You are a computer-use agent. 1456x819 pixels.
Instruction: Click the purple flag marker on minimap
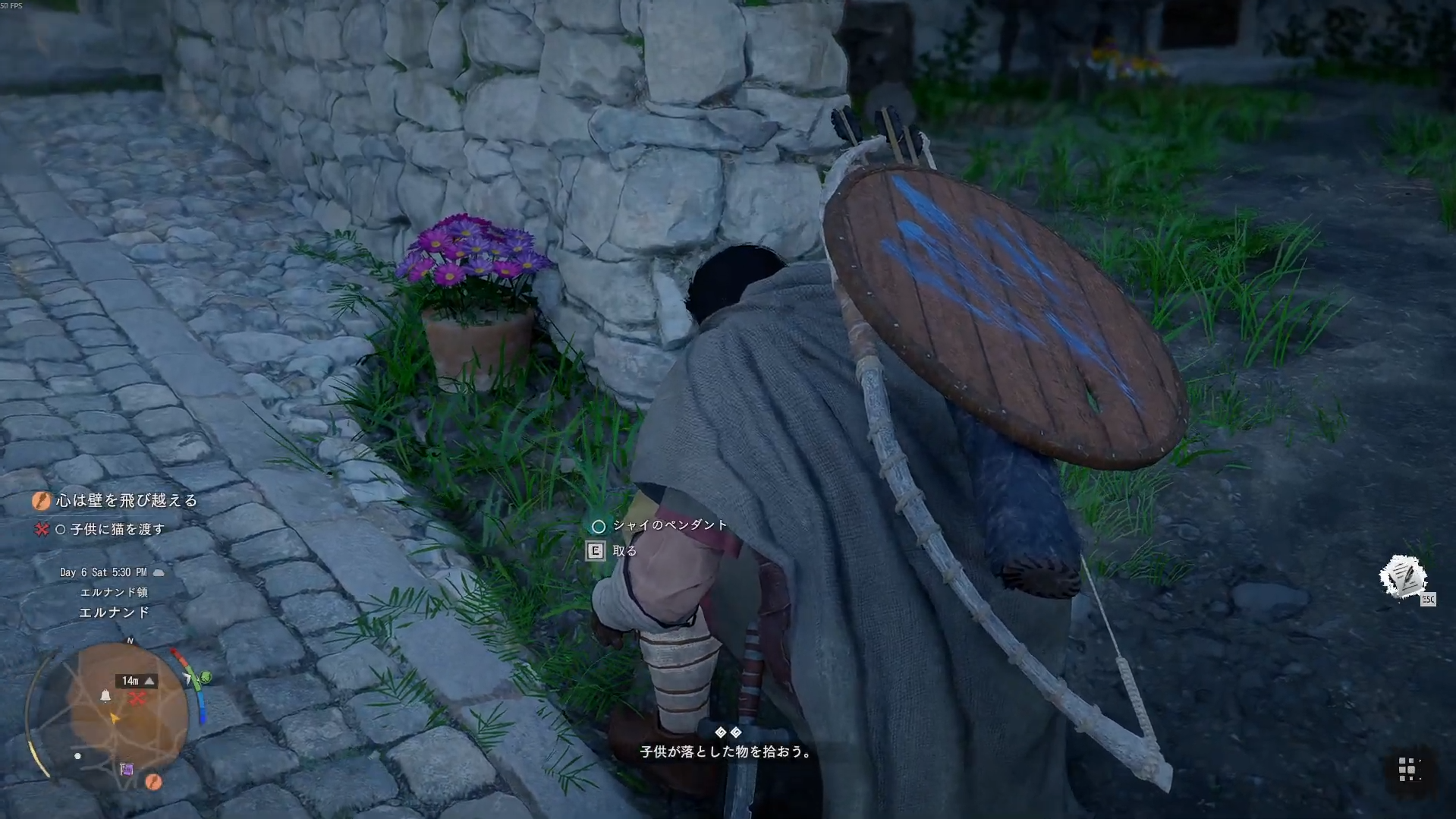pos(127,770)
